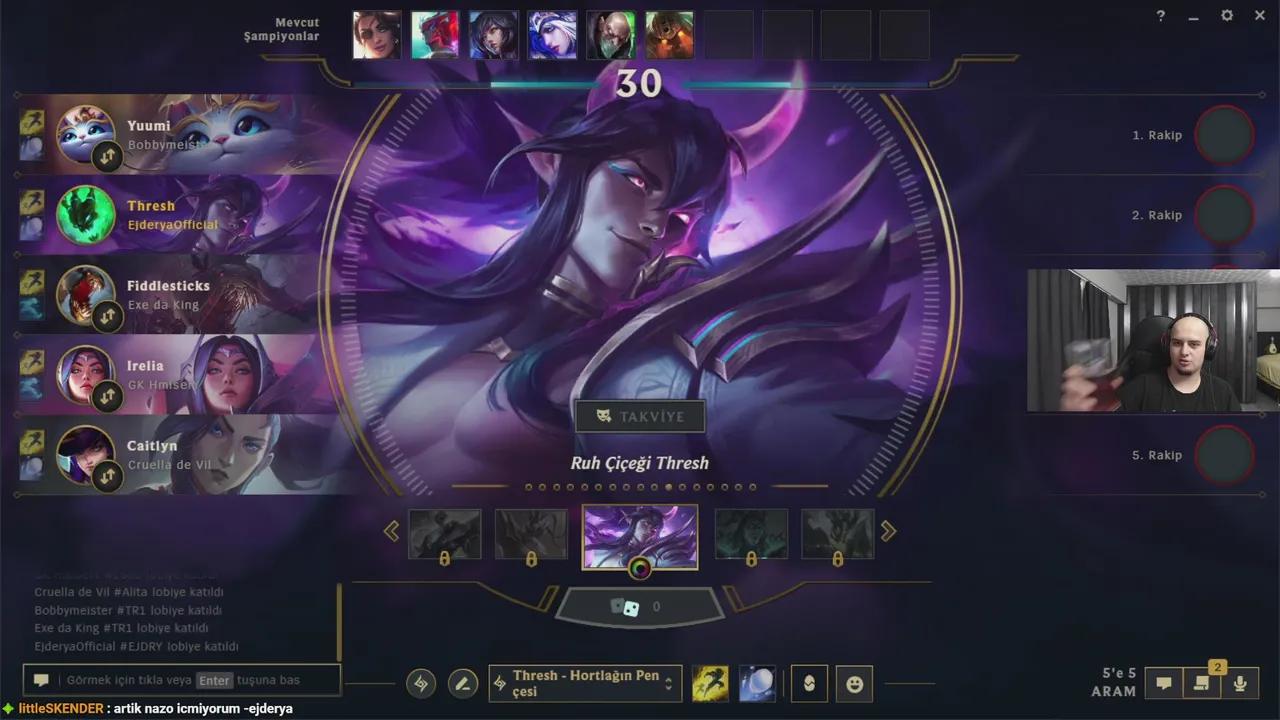Open the settings gear icon

[x=1226, y=16]
